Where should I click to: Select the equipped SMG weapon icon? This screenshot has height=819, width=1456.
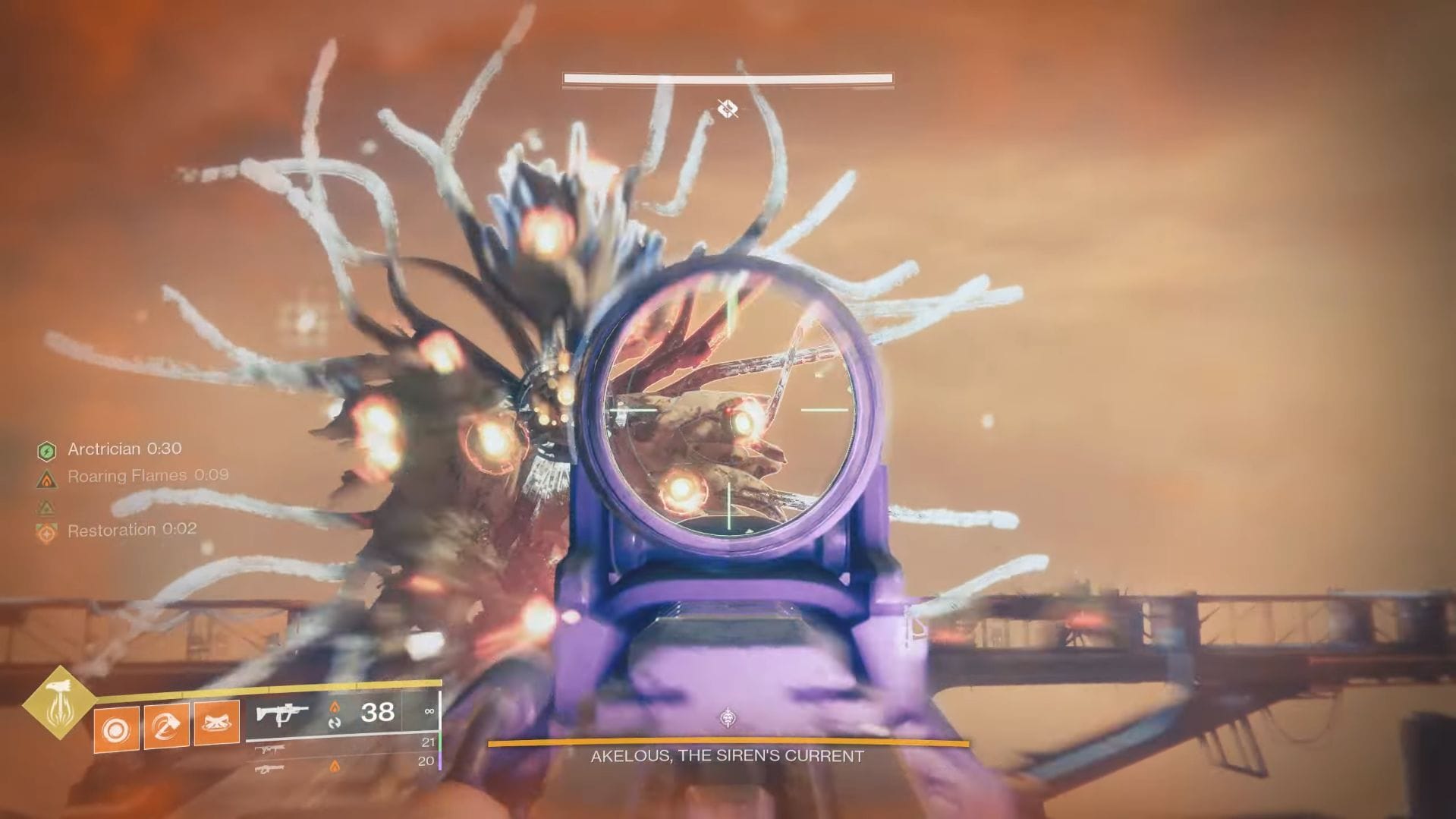(x=281, y=712)
